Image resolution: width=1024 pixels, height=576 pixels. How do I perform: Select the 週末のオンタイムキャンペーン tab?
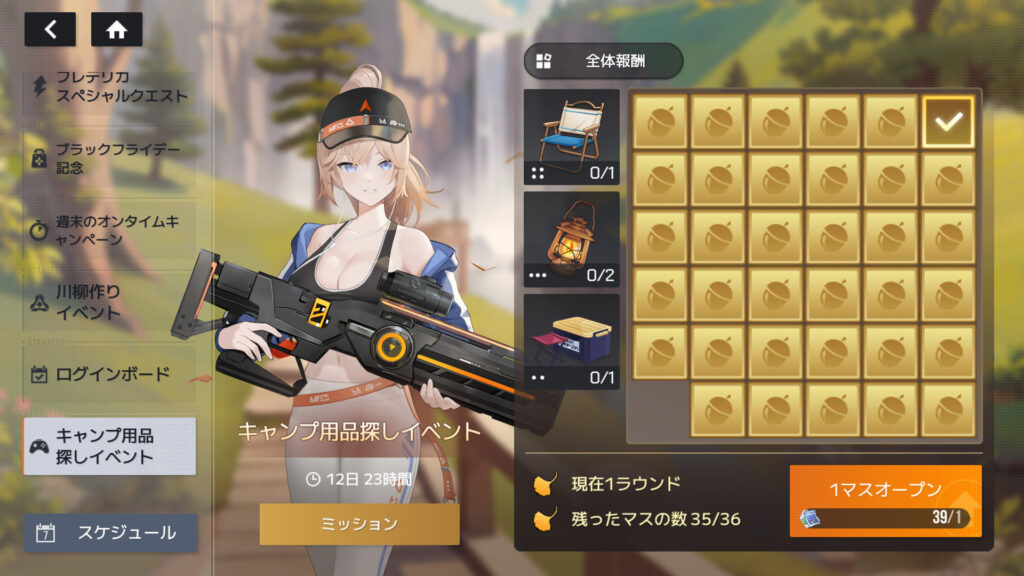pyautogui.click(x=110, y=230)
